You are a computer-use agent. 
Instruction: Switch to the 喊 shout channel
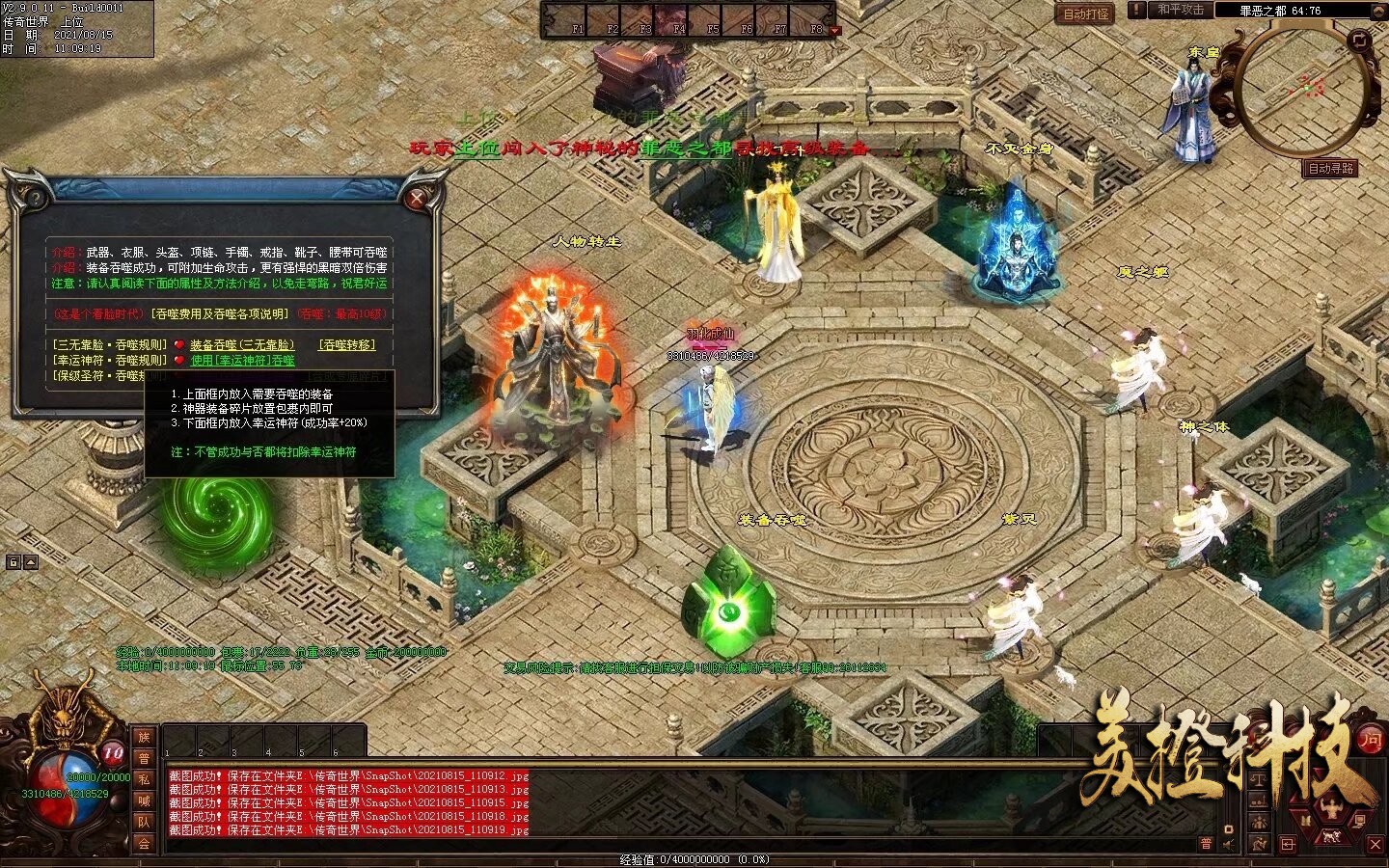144,801
